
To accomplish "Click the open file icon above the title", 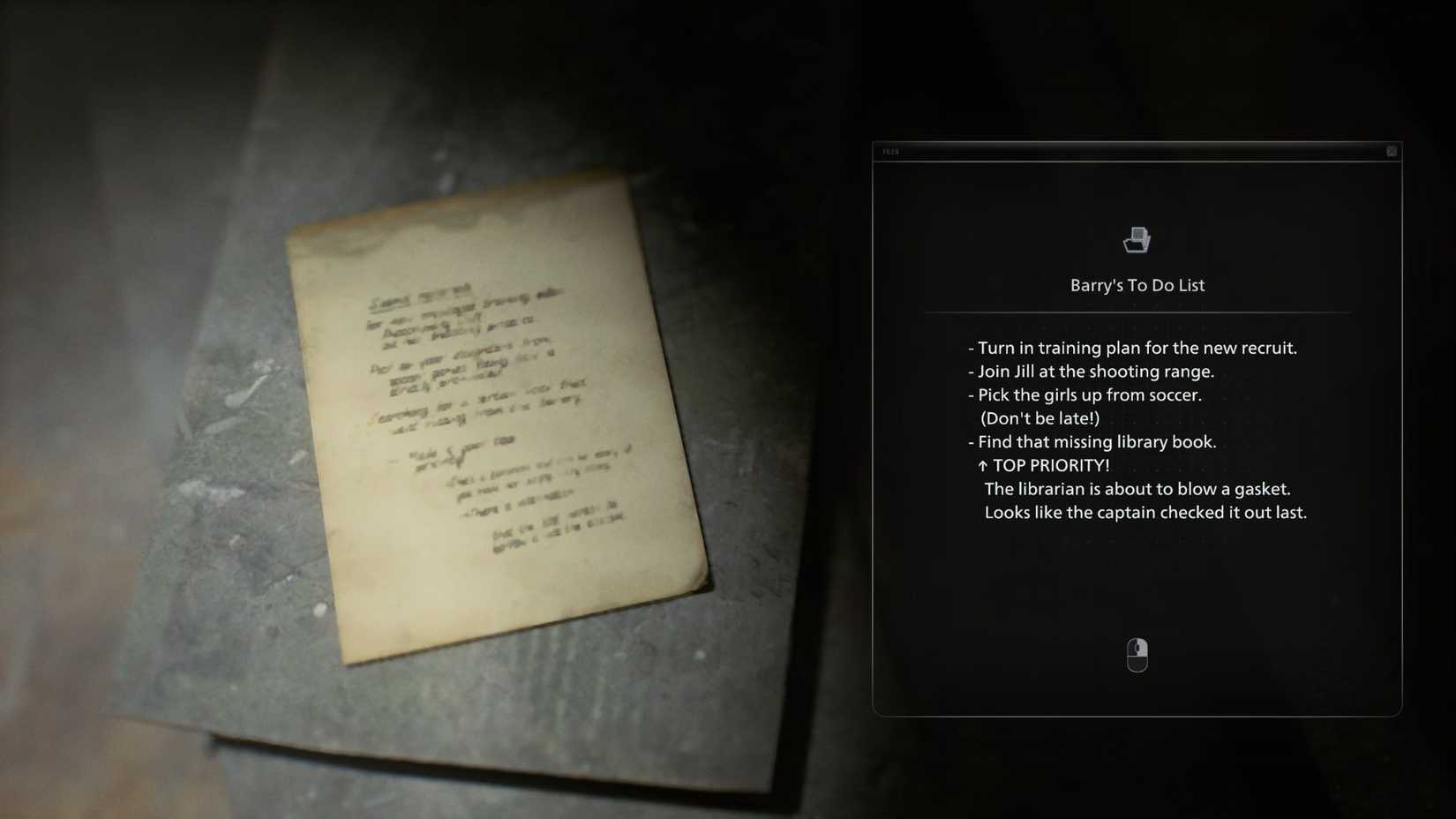I will pyautogui.click(x=1137, y=239).
